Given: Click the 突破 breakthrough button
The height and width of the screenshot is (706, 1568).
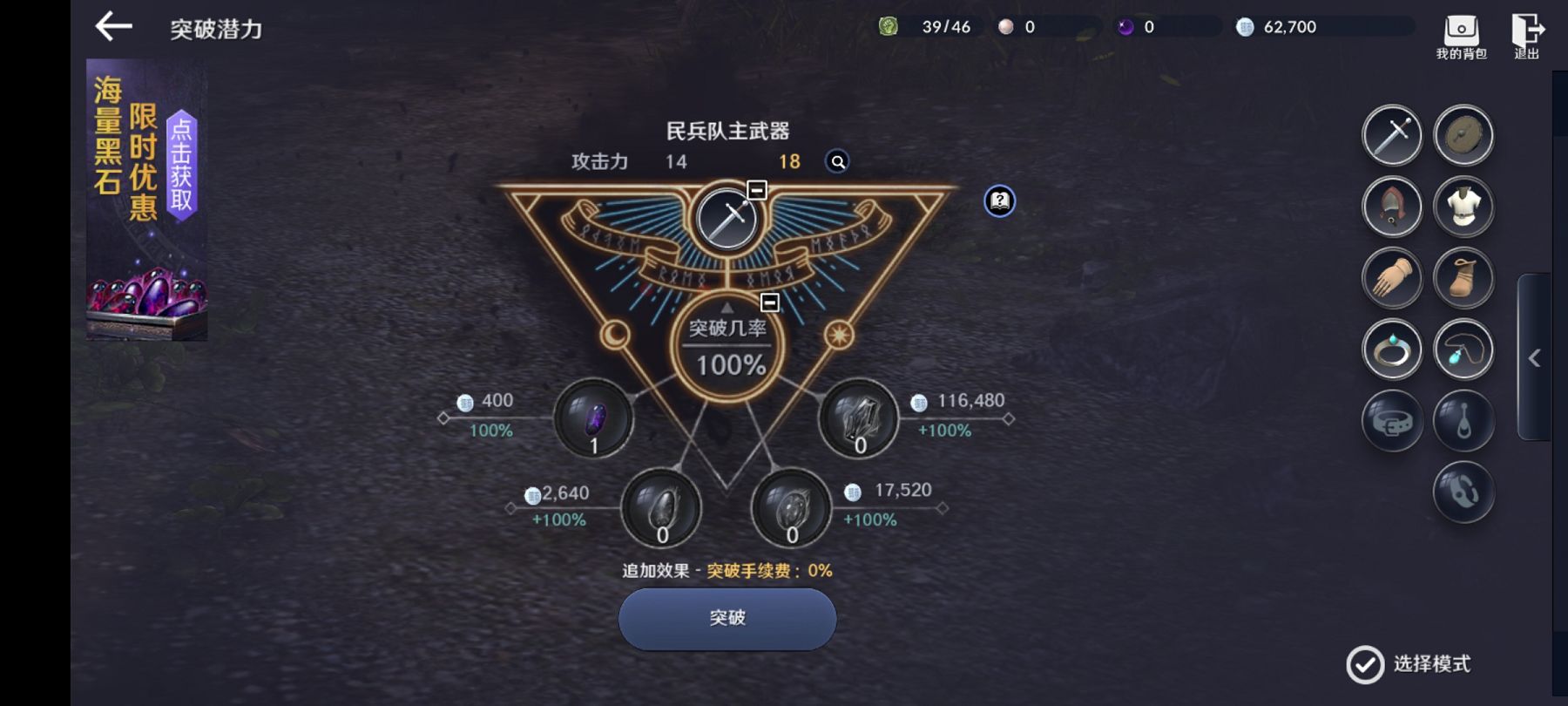Looking at the screenshot, I should 727,618.
